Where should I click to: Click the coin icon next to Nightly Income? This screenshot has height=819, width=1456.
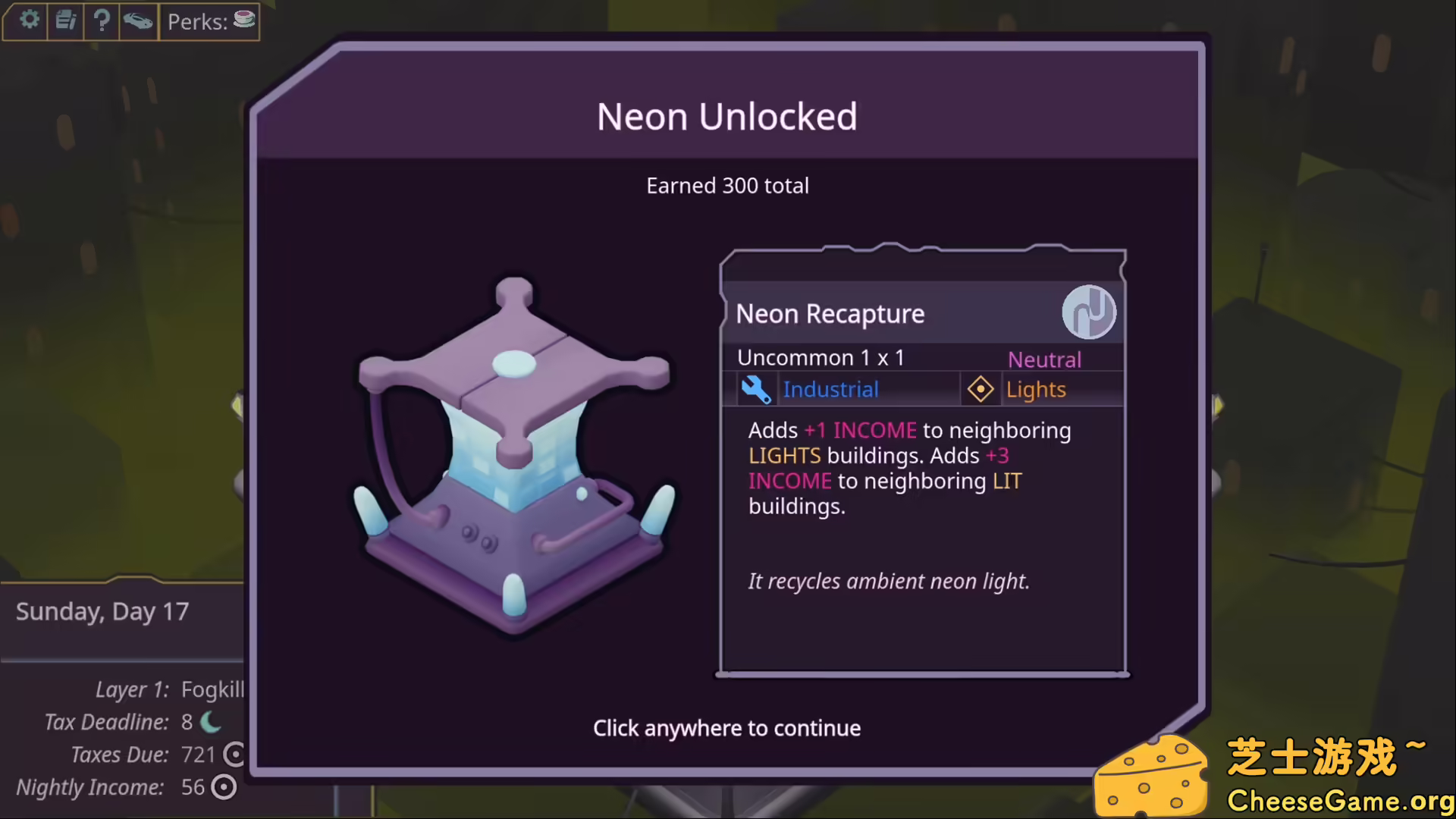click(x=223, y=787)
